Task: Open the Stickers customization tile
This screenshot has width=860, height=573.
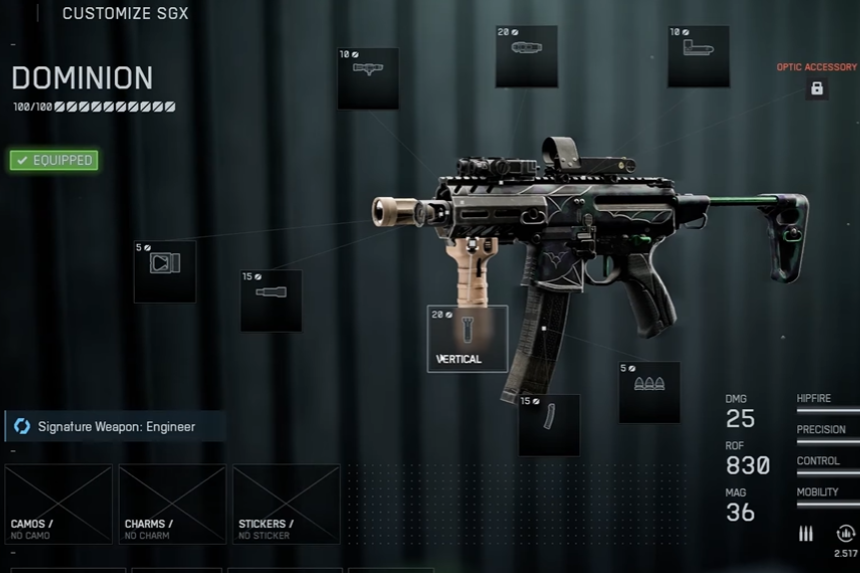Action: (287, 504)
